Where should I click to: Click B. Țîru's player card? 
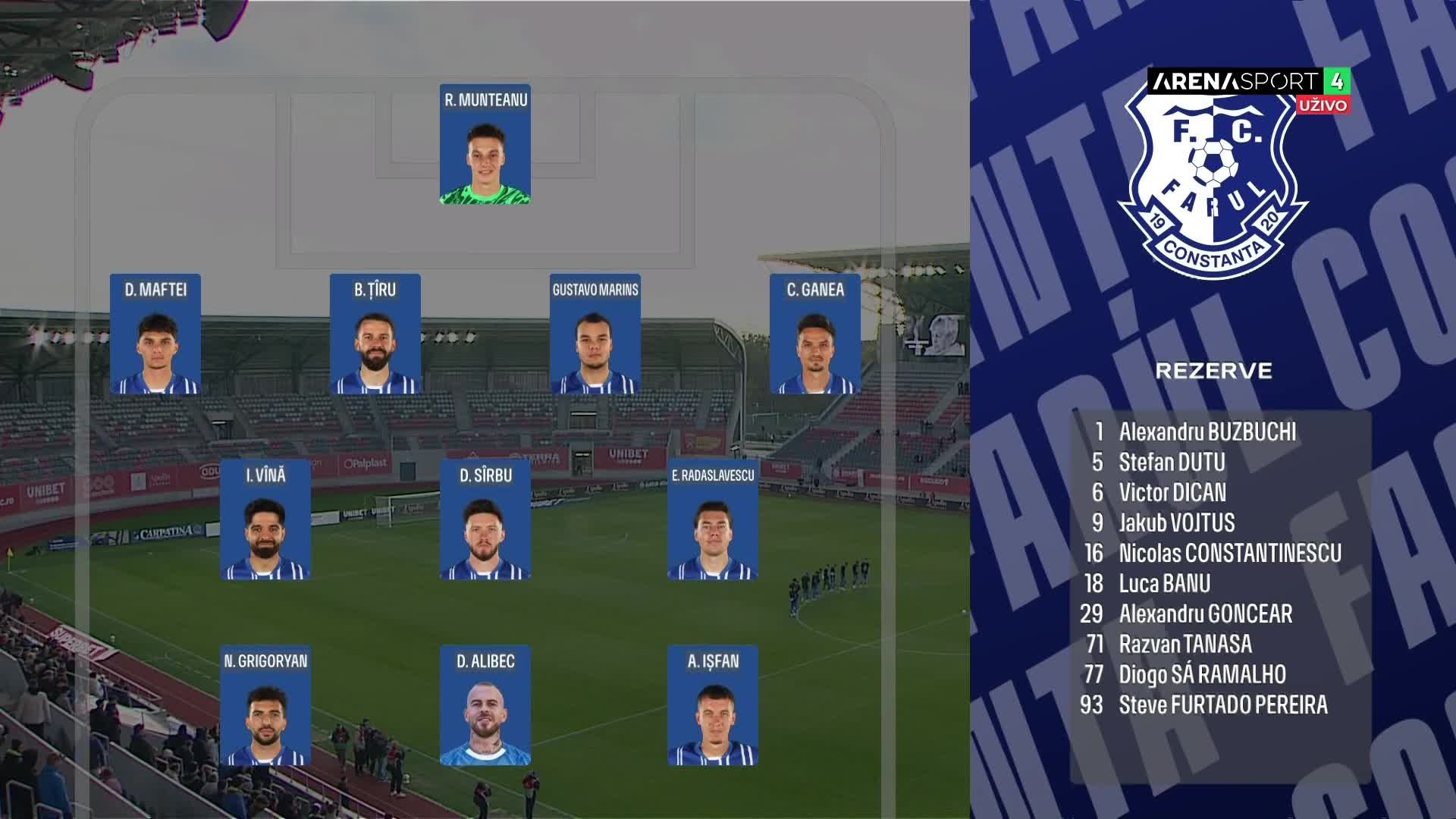tap(375, 334)
